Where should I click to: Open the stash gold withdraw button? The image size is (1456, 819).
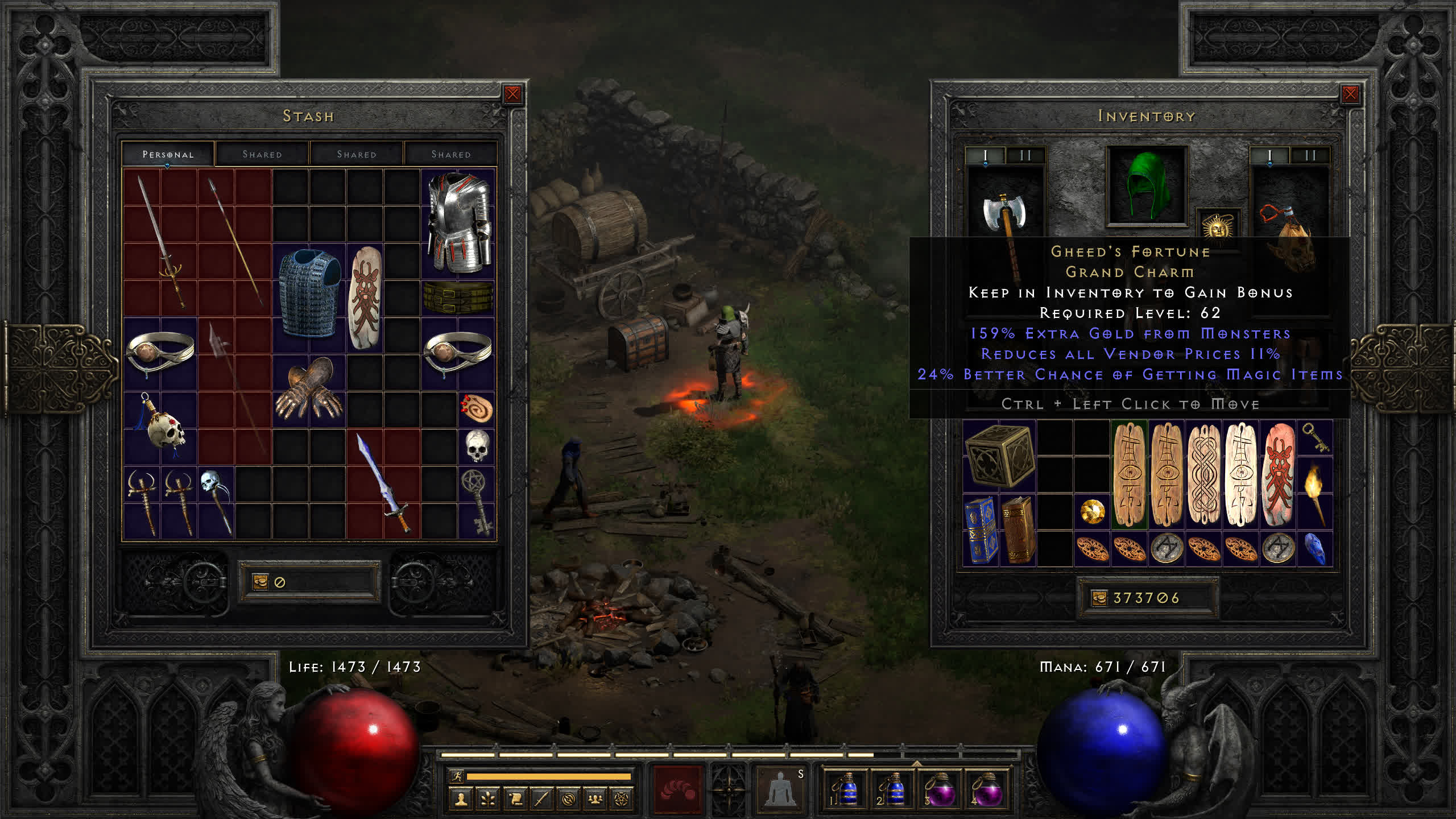pyautogui.click(x=260, y=582)
